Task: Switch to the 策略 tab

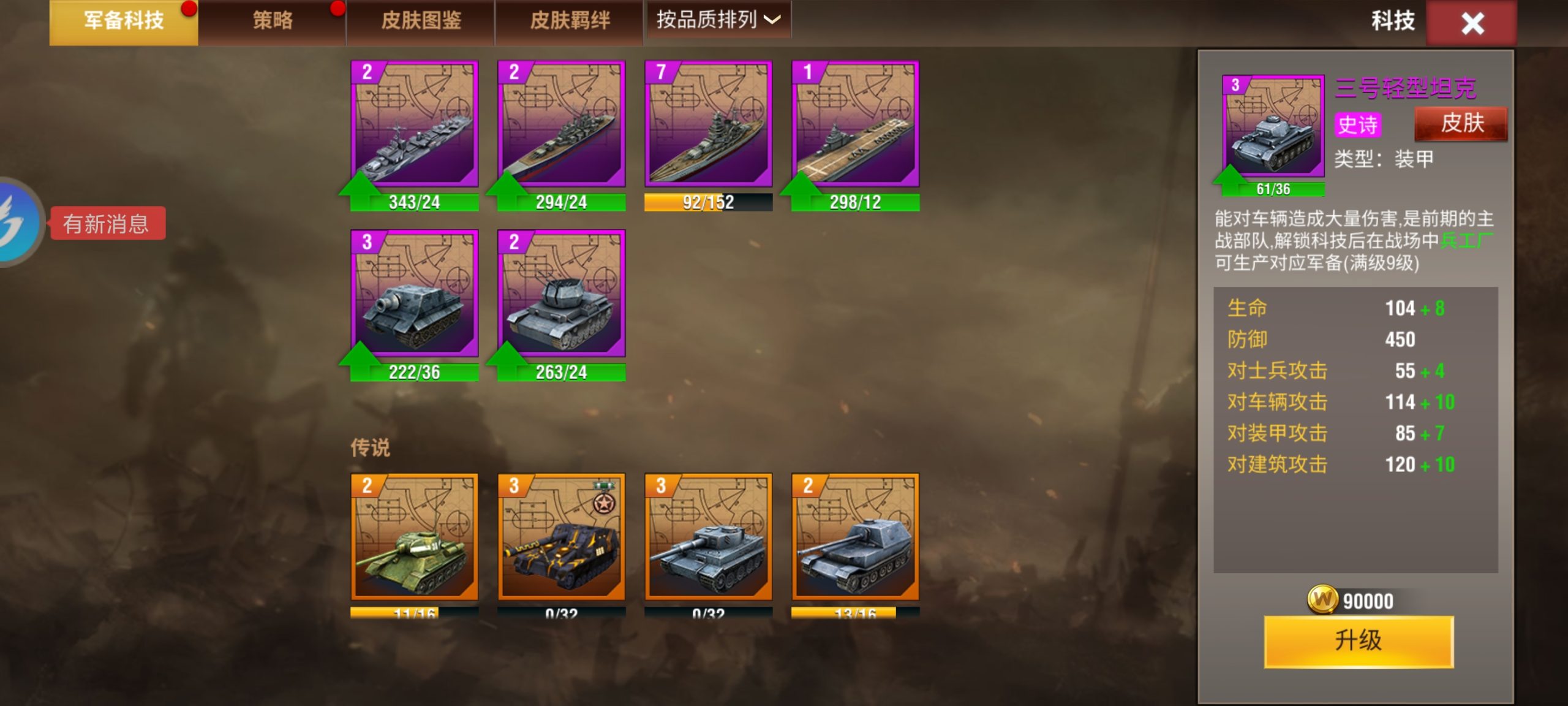Action: (271, 20)
